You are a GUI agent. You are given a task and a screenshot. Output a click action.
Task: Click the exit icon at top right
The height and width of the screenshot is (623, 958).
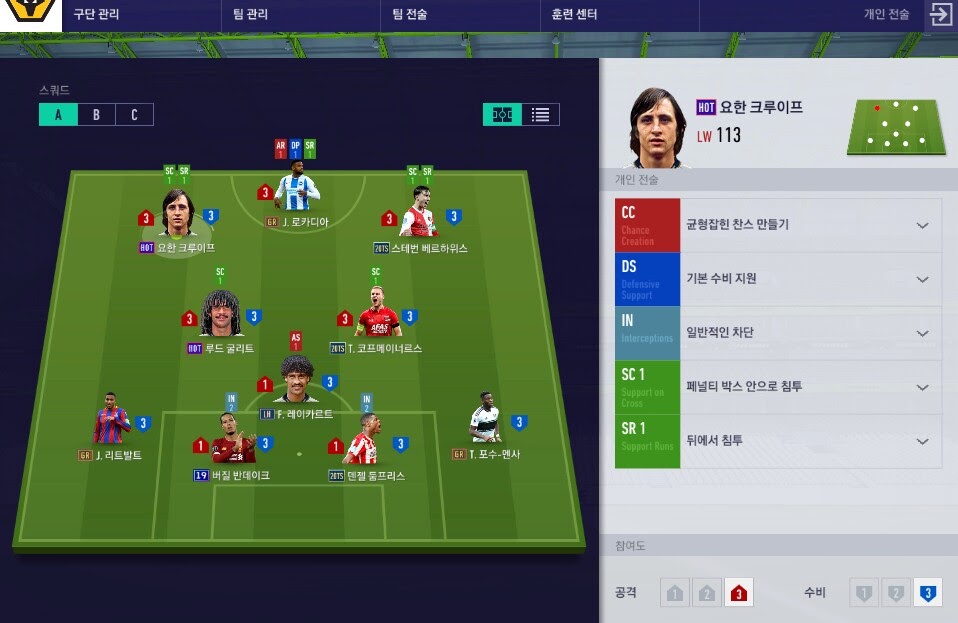pos(940,14)
